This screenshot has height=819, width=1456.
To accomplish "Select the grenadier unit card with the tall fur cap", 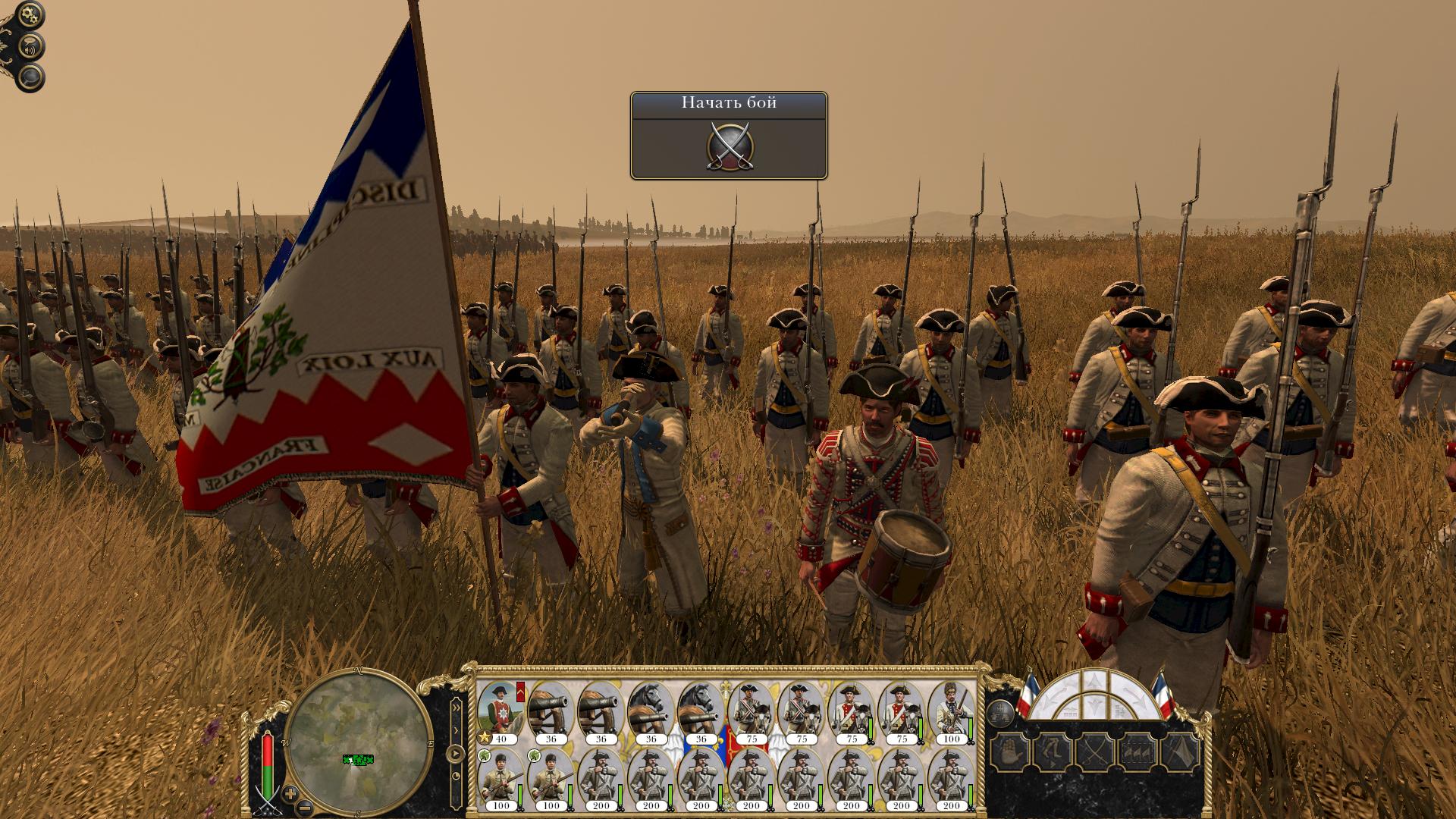I will [951, 711].
